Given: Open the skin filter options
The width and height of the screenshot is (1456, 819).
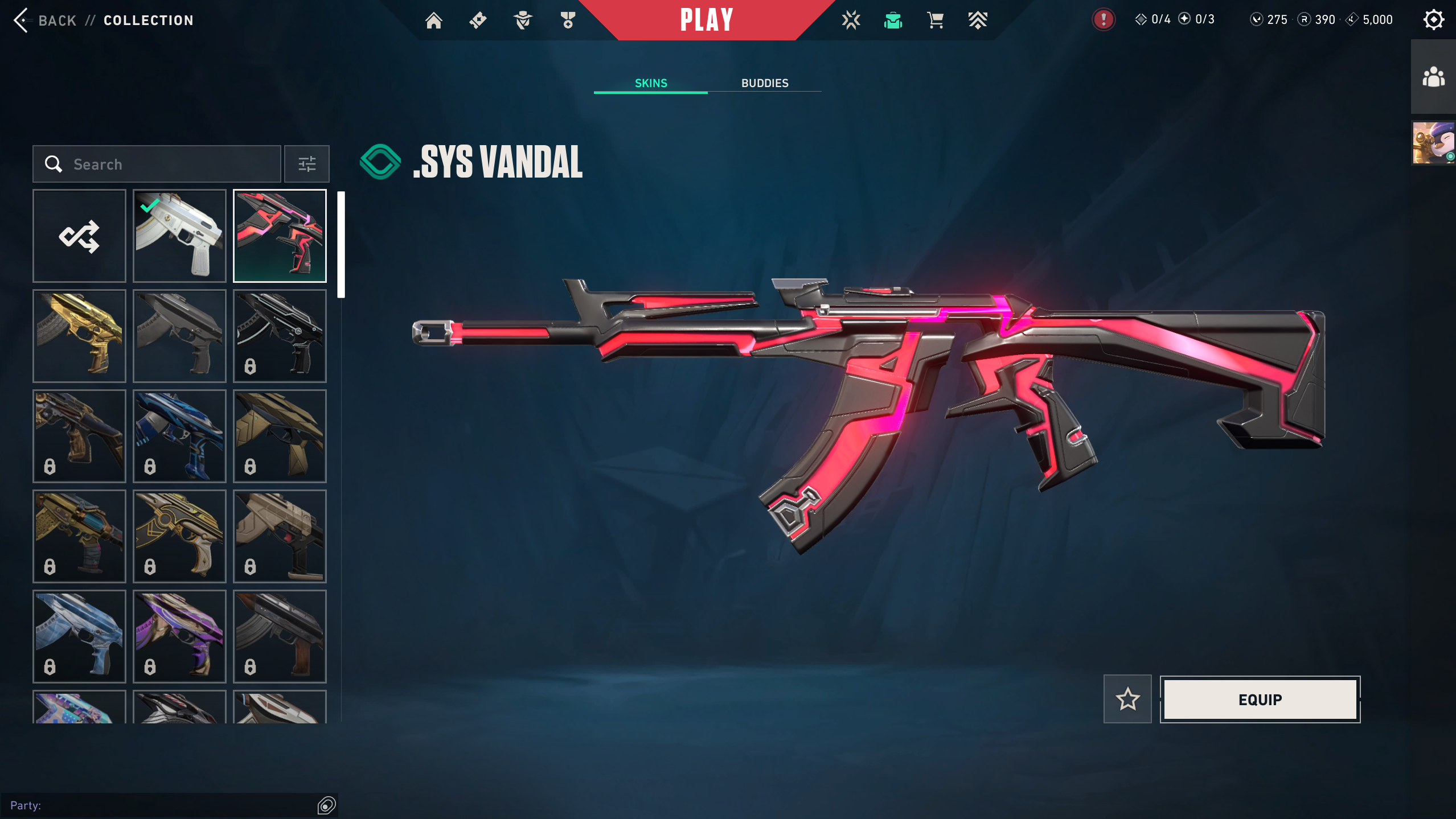Looking at the screenshot, I should pyautogui.click(x=307, y=164).
